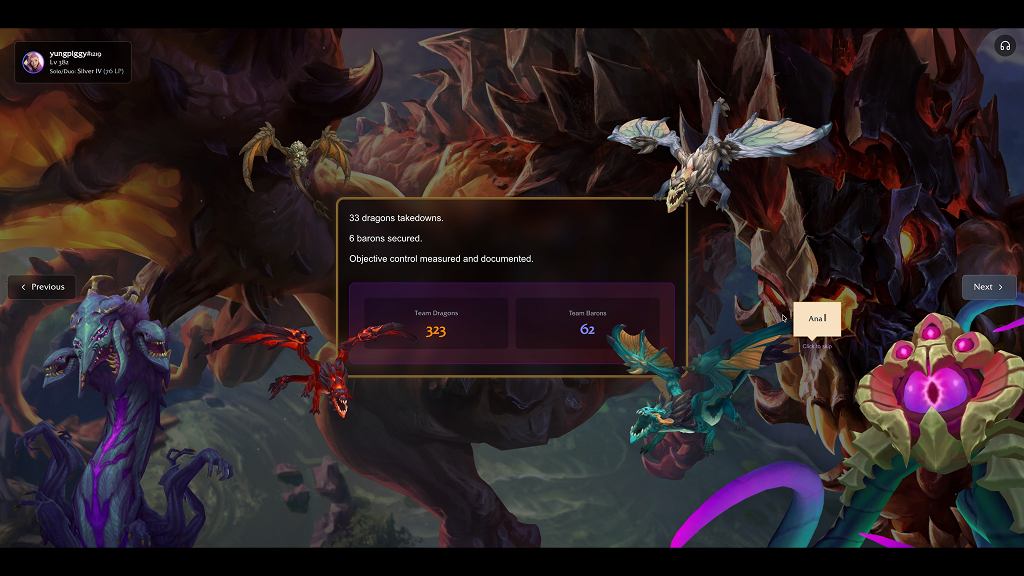Go to the Previous slide
The image size is (1024, 576).
[x=42, y=287]
